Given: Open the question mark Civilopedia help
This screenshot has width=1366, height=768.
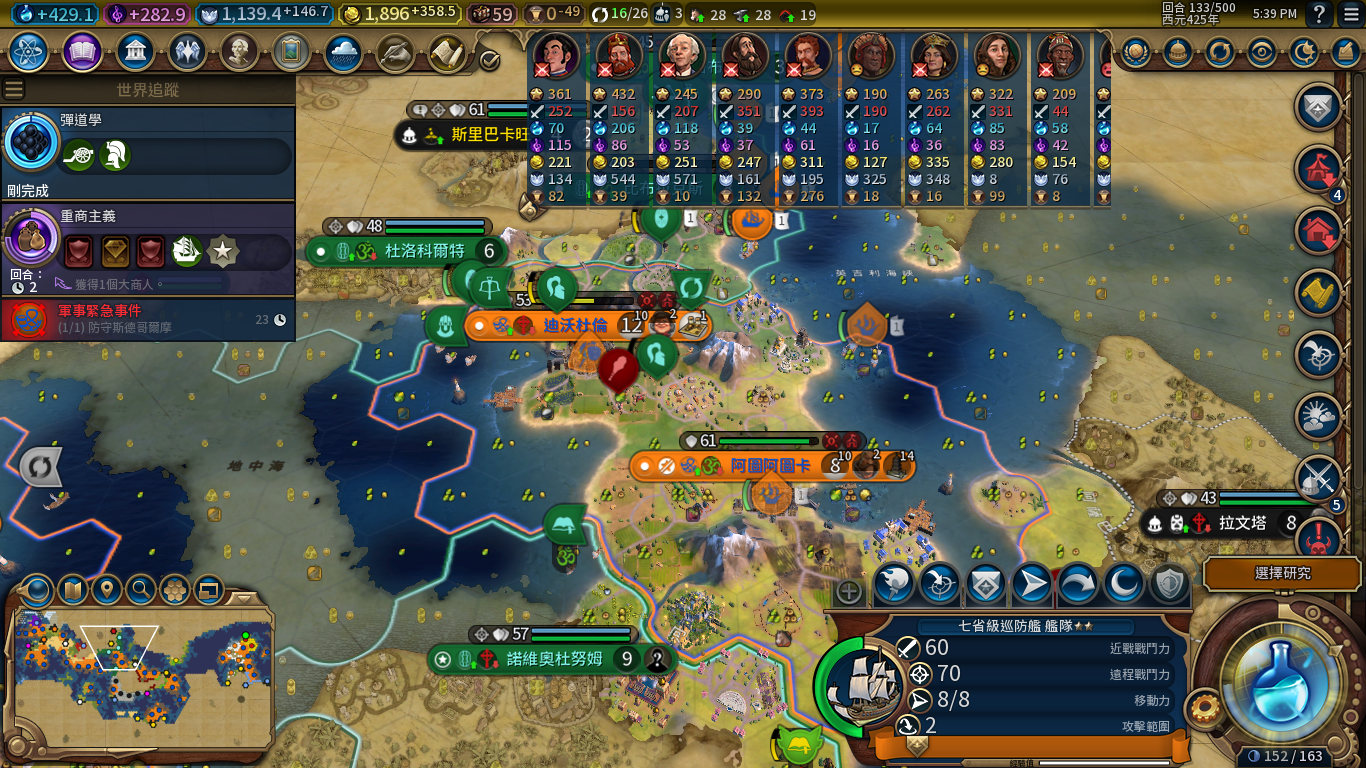Looking at the screenshot, I should tap(1319, 14).
